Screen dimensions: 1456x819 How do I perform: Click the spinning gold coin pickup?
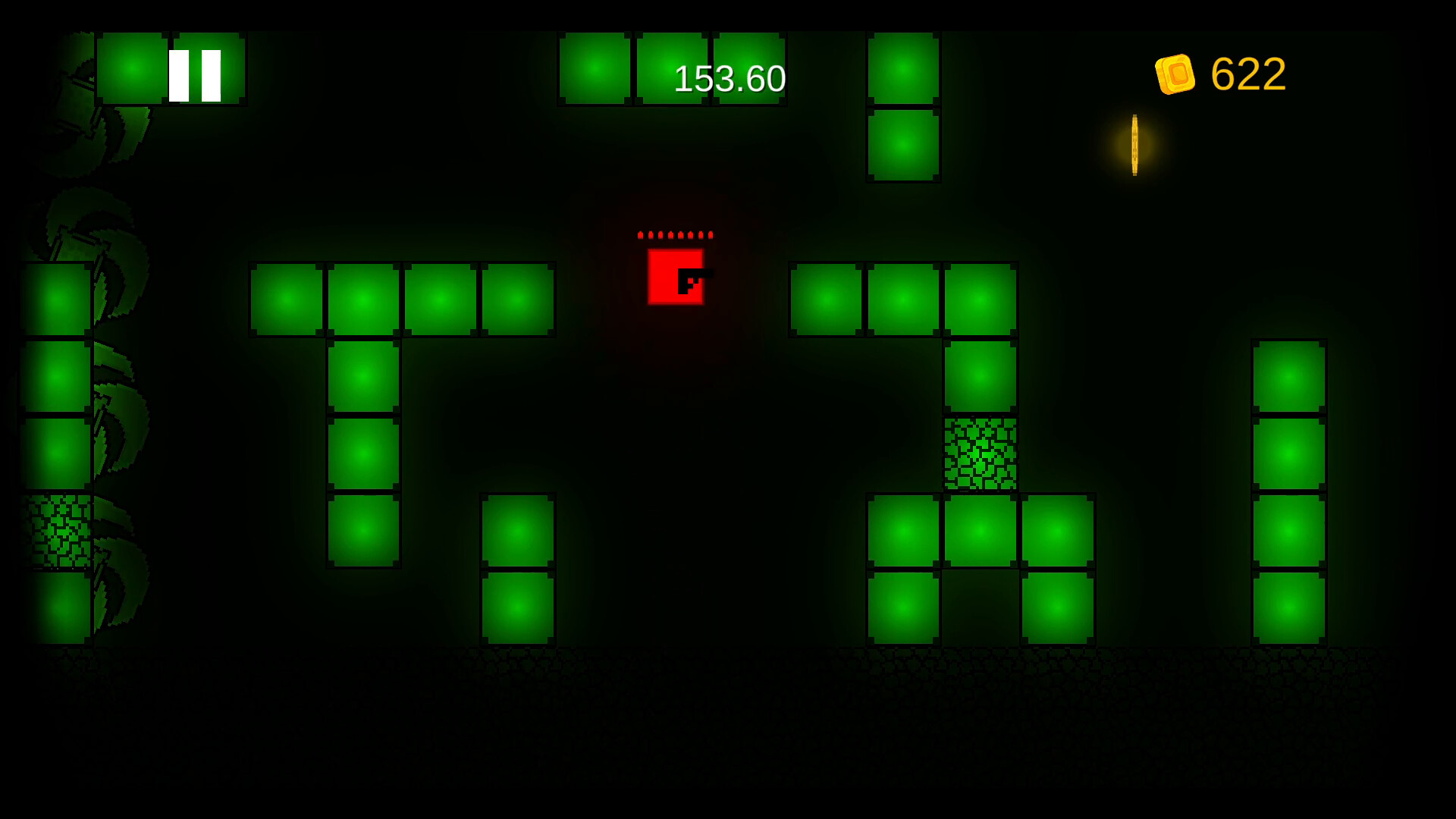tap(1135, 144)
